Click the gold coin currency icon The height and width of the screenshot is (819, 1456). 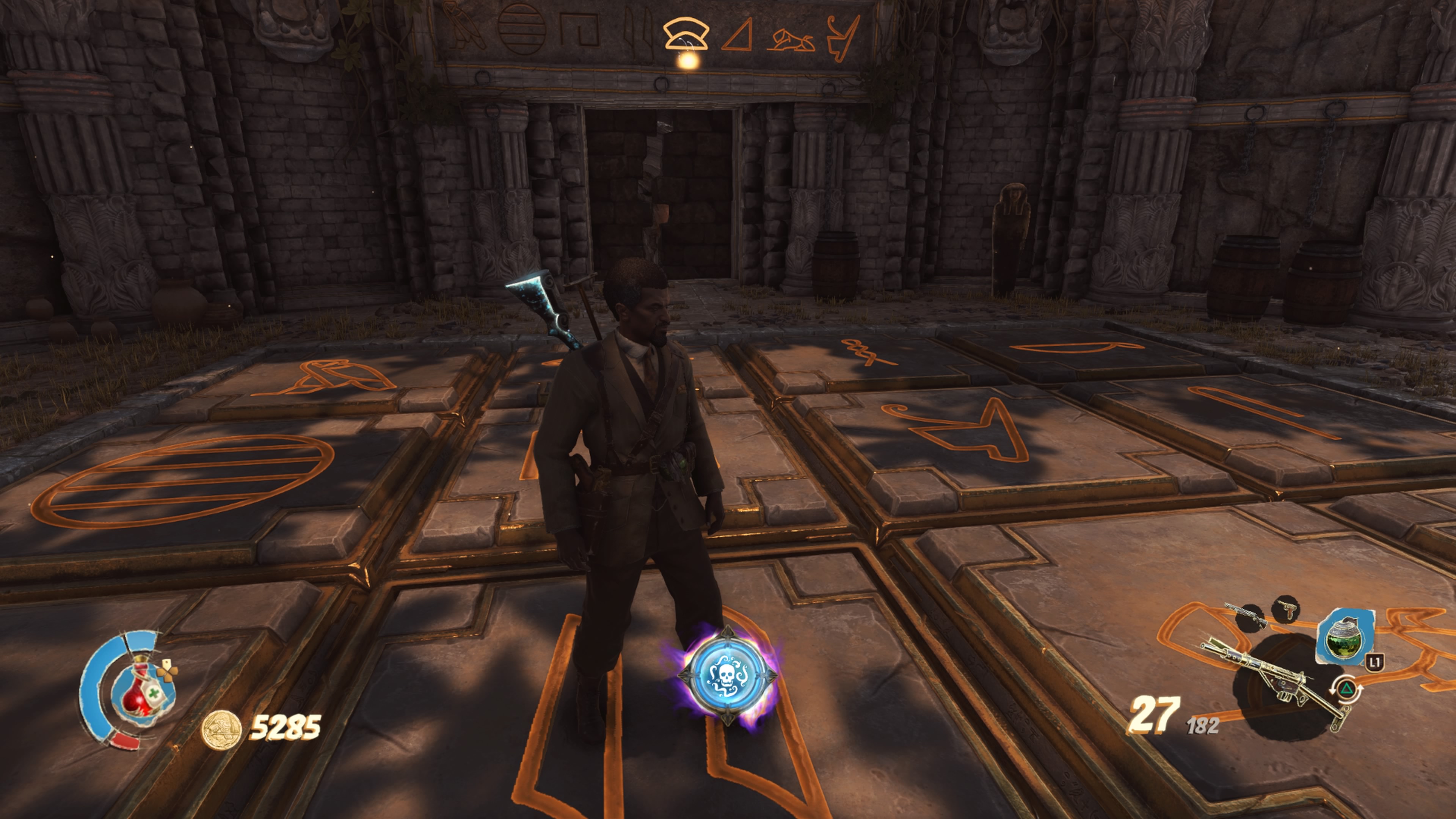tap(221, 729)
